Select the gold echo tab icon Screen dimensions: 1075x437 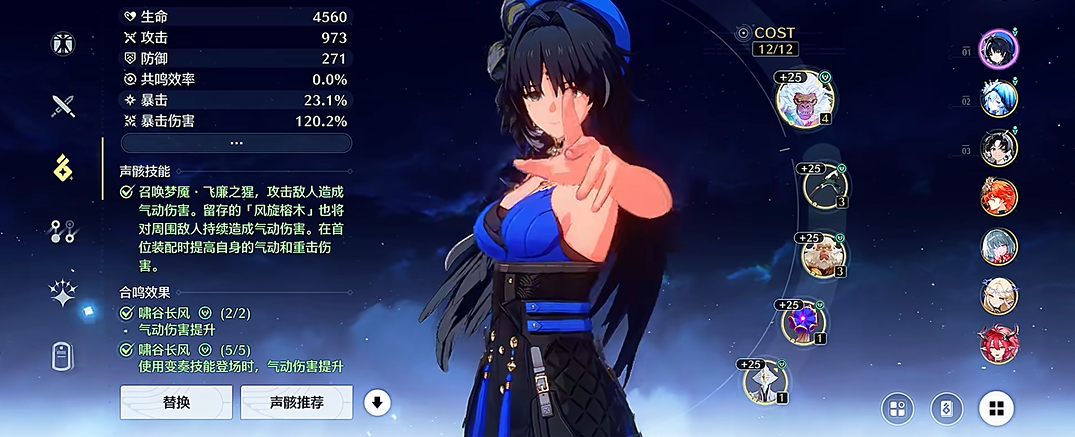(63, 169)
